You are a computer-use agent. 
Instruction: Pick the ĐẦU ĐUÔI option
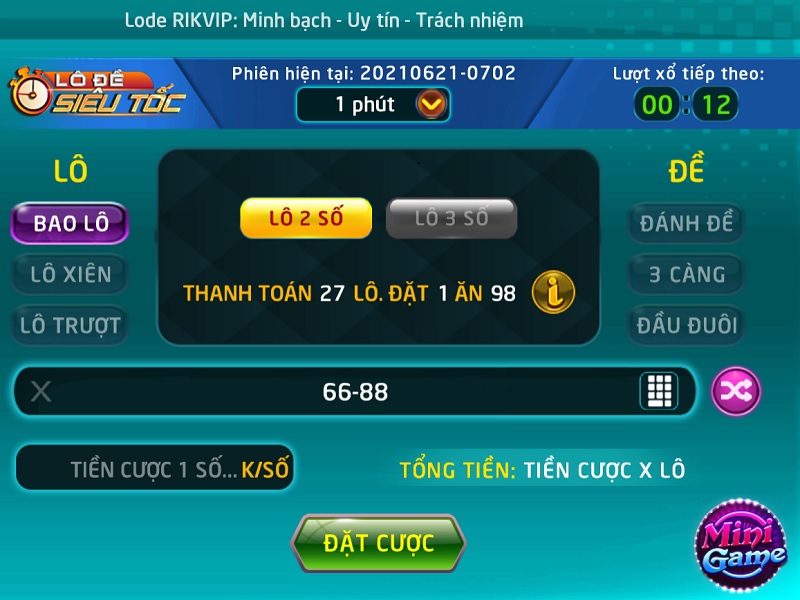(x=686, y=325)
